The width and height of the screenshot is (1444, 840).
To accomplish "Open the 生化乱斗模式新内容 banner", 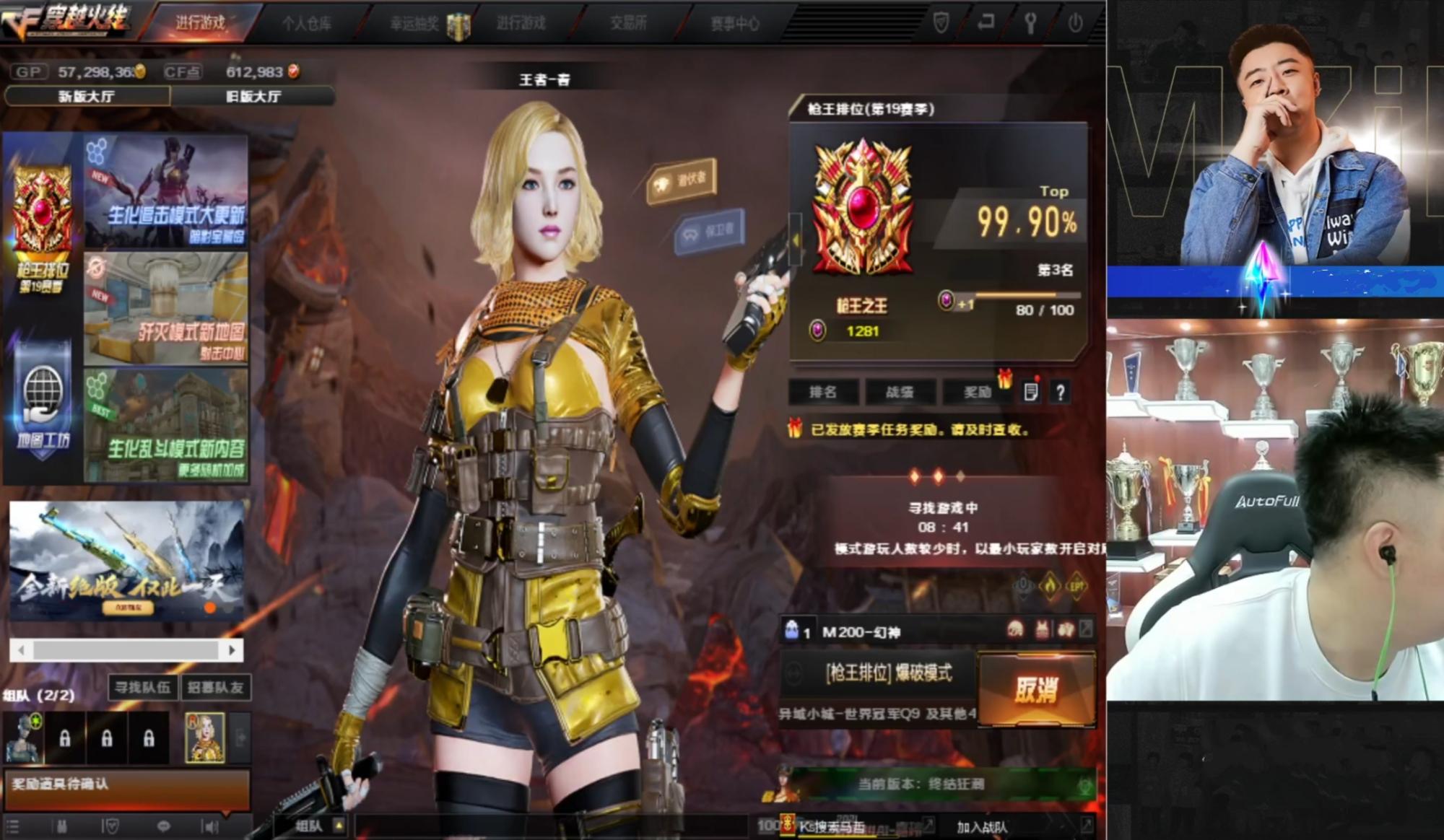I will pos(166,426).
